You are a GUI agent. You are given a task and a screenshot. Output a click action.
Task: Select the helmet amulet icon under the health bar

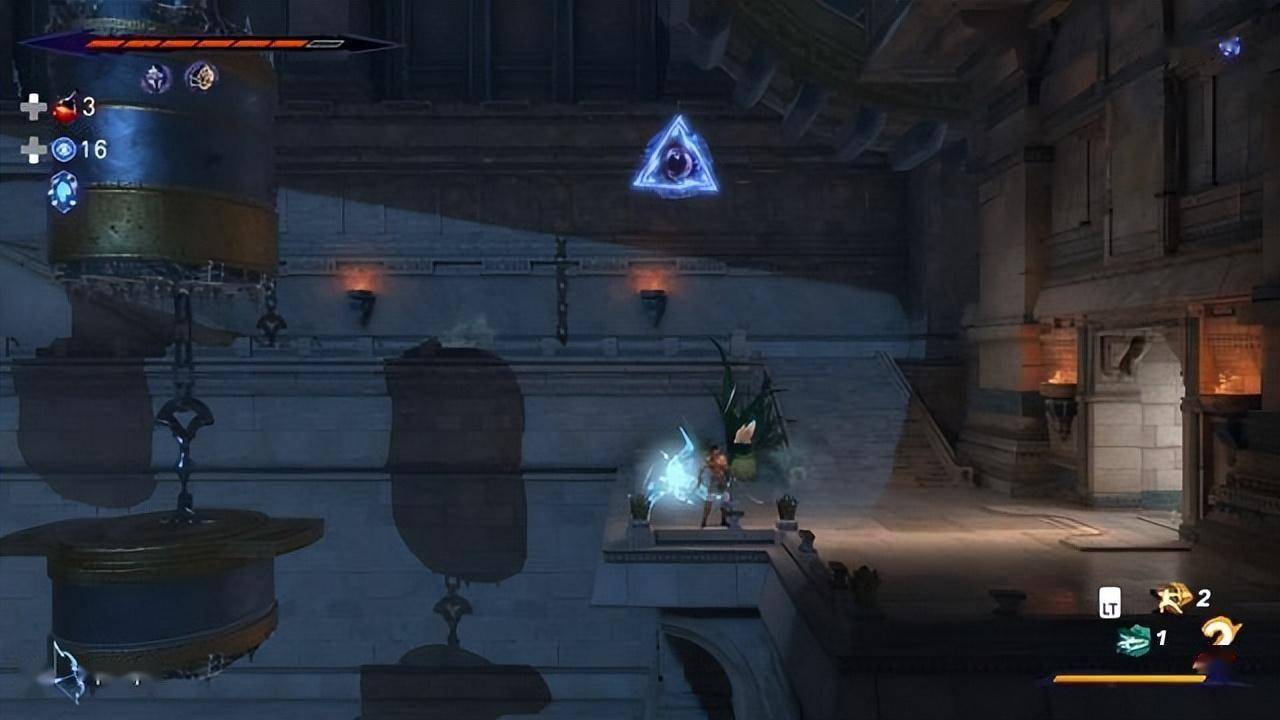156,77
